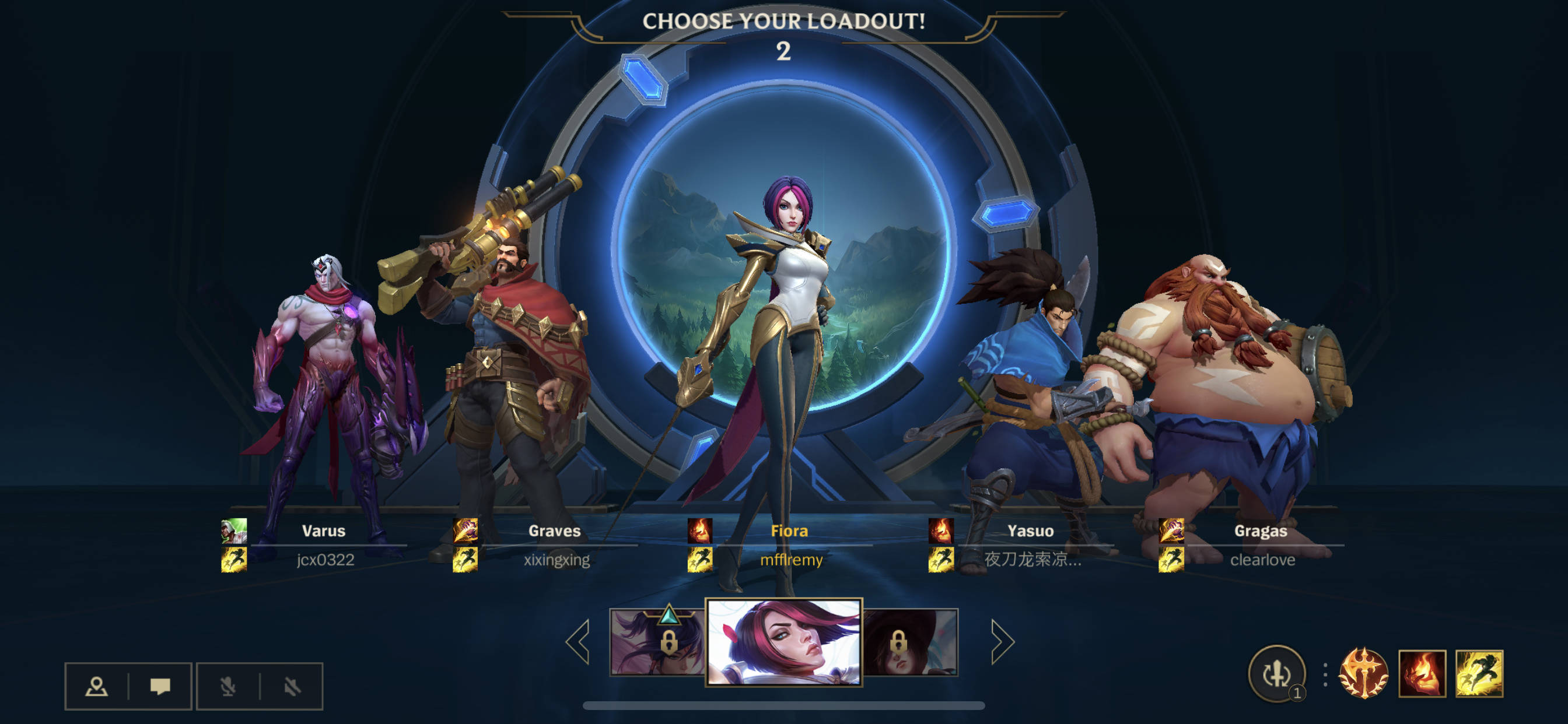Select the Yasuo player name plate
Screen dimensions: 1568x724
[x=1031, y=545]
